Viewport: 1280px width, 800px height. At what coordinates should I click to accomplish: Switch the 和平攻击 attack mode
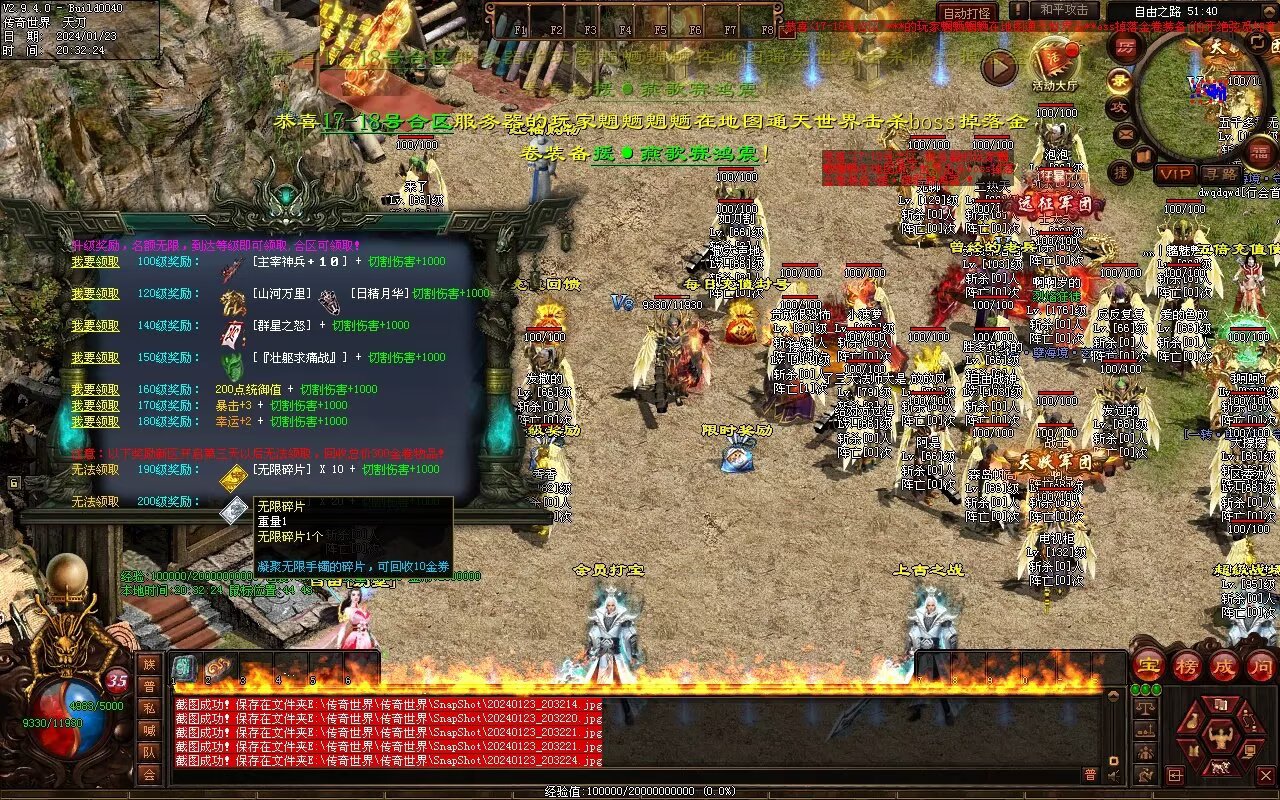pos(1064,10)
